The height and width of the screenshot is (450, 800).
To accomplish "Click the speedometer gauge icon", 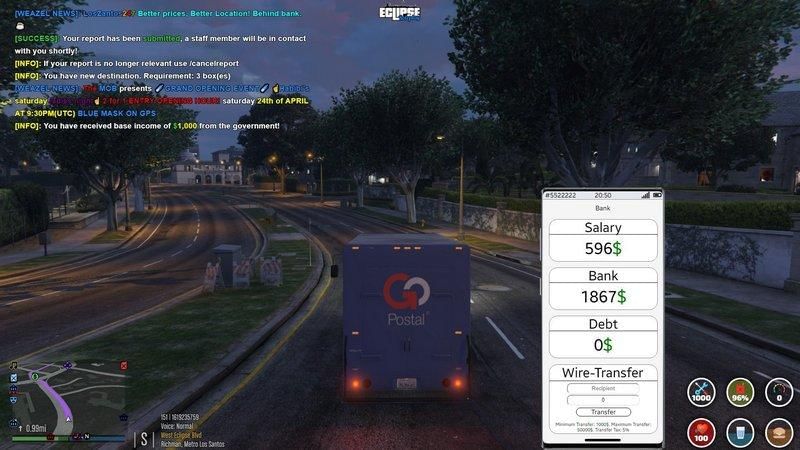I will coord(779,392).
